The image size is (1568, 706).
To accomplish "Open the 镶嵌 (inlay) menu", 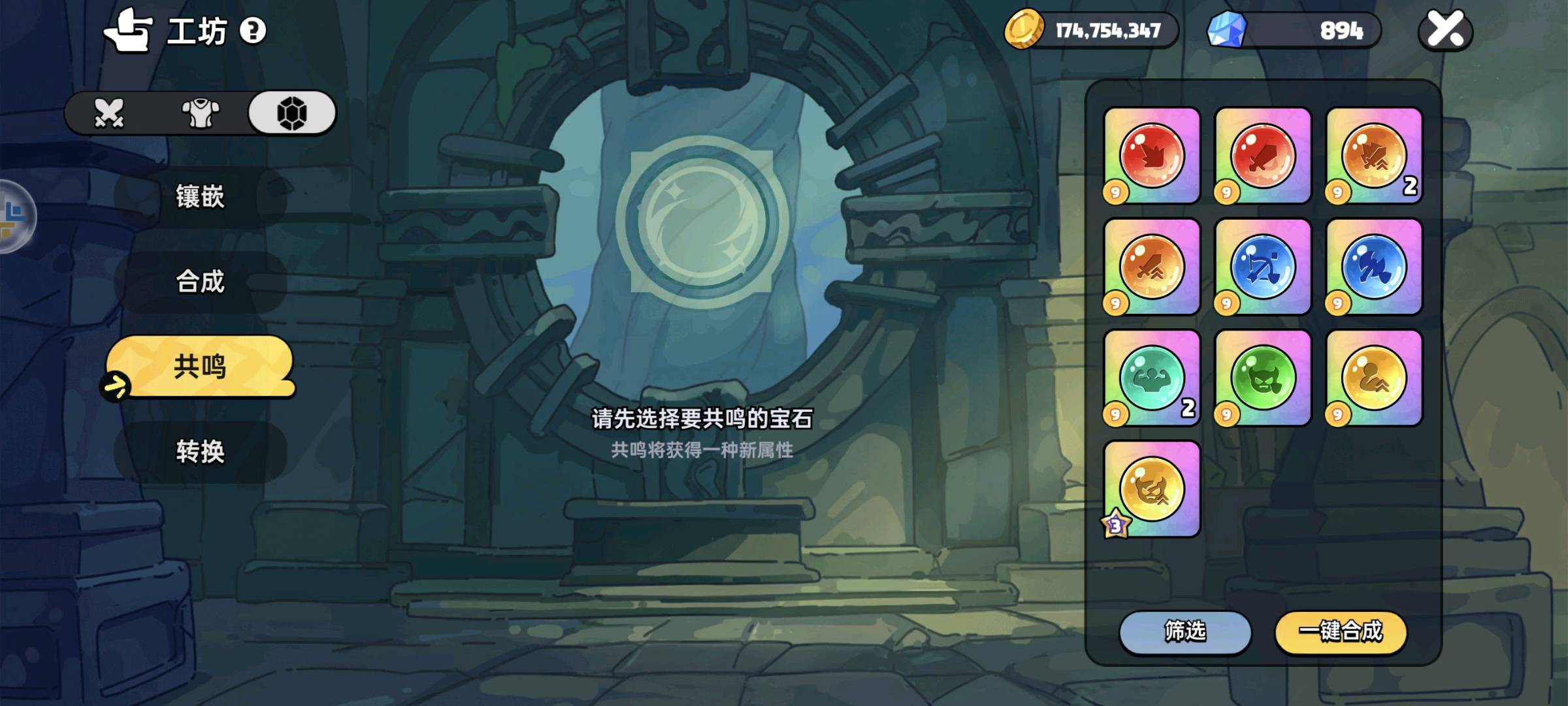I will (200, 197).
